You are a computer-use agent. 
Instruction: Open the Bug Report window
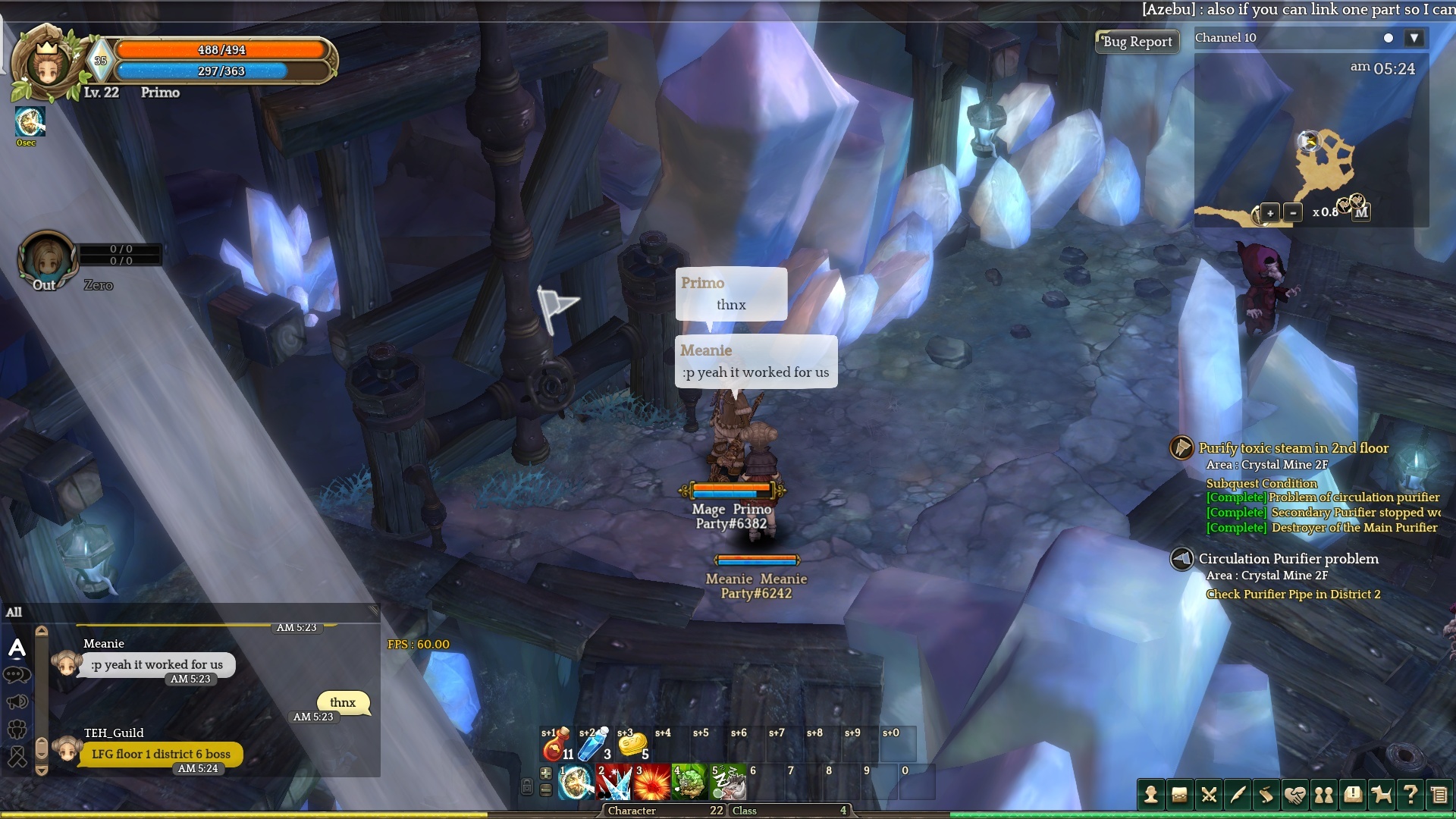click(x=1137, y=42)
